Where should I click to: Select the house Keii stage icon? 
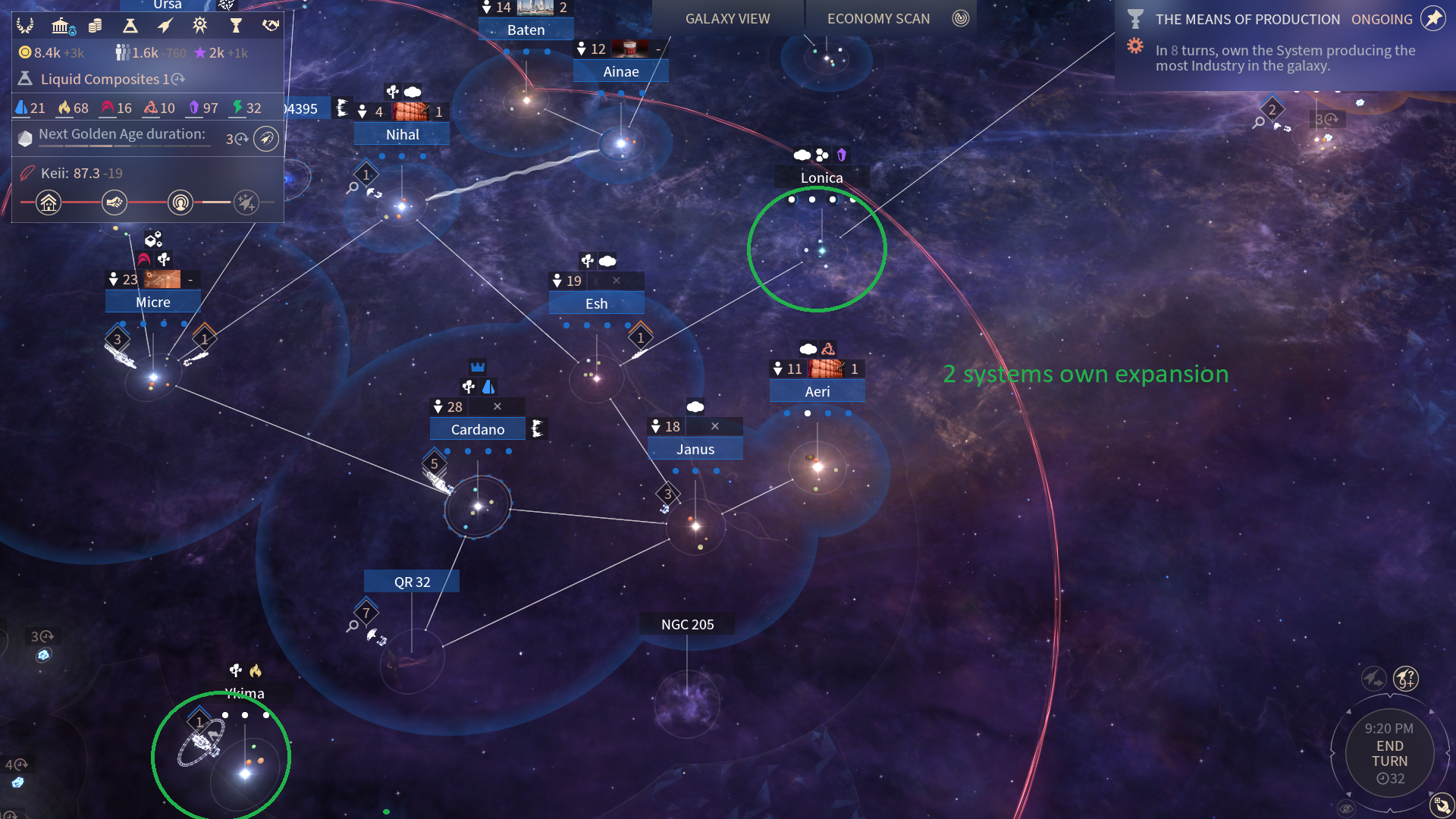tap(49, 202)
